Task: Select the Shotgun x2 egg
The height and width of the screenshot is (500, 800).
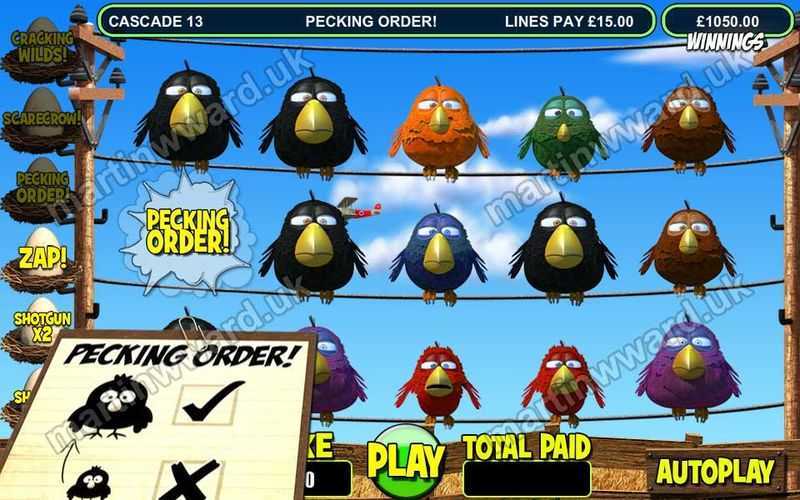Action: [36, 326]
